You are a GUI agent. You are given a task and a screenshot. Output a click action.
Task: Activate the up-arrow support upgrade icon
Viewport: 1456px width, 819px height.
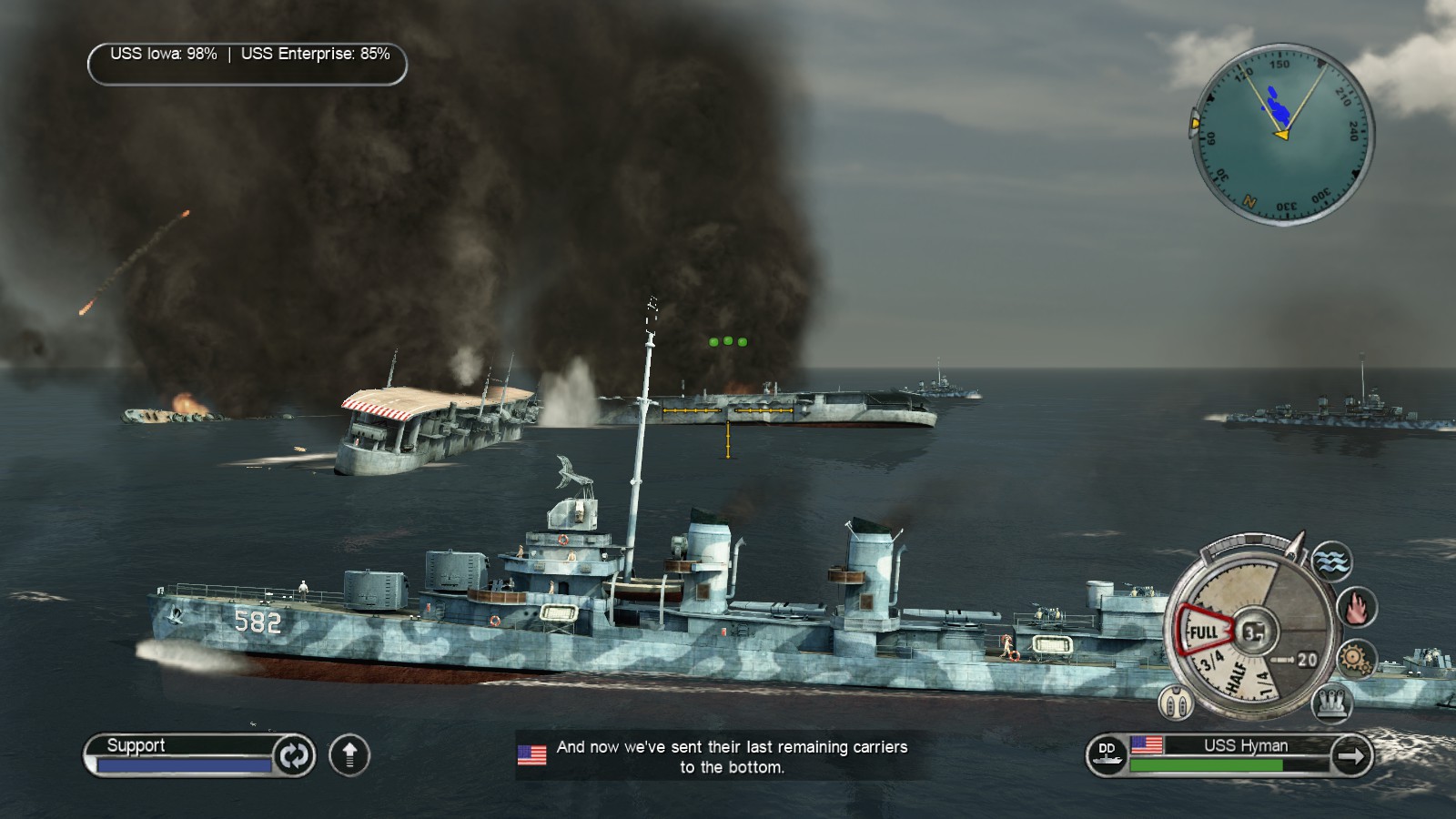[349, 754]
